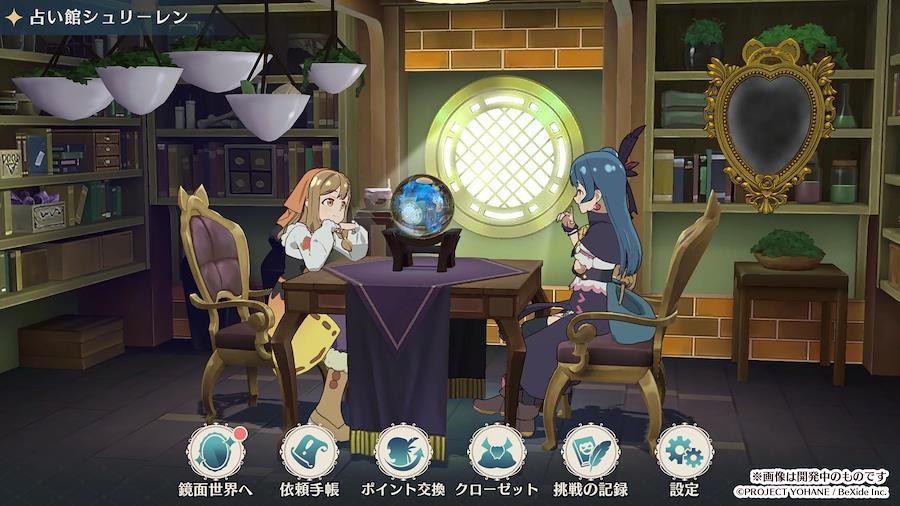The height and width of the screenshot is (506, 900).
Task: Open 設定 settings gear
Action: tap(684, 452)
